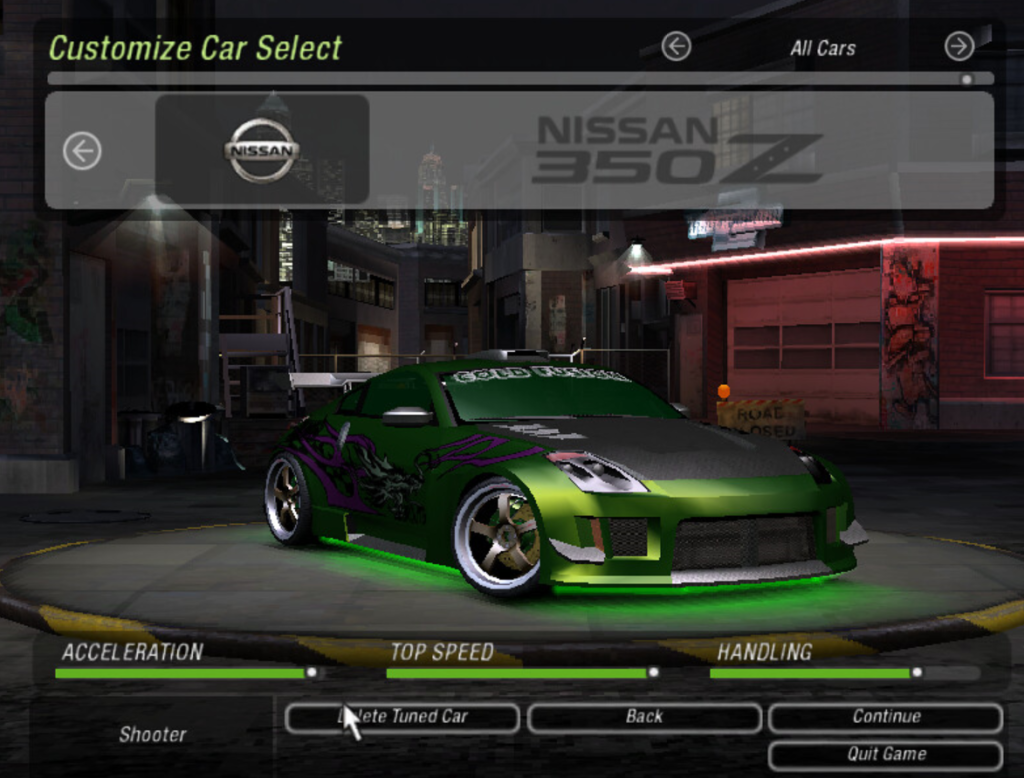Continue with the selected Nissan 350Z
Image resolution: width=1024 pixels, height=778 pixels.
click(885, 717)
